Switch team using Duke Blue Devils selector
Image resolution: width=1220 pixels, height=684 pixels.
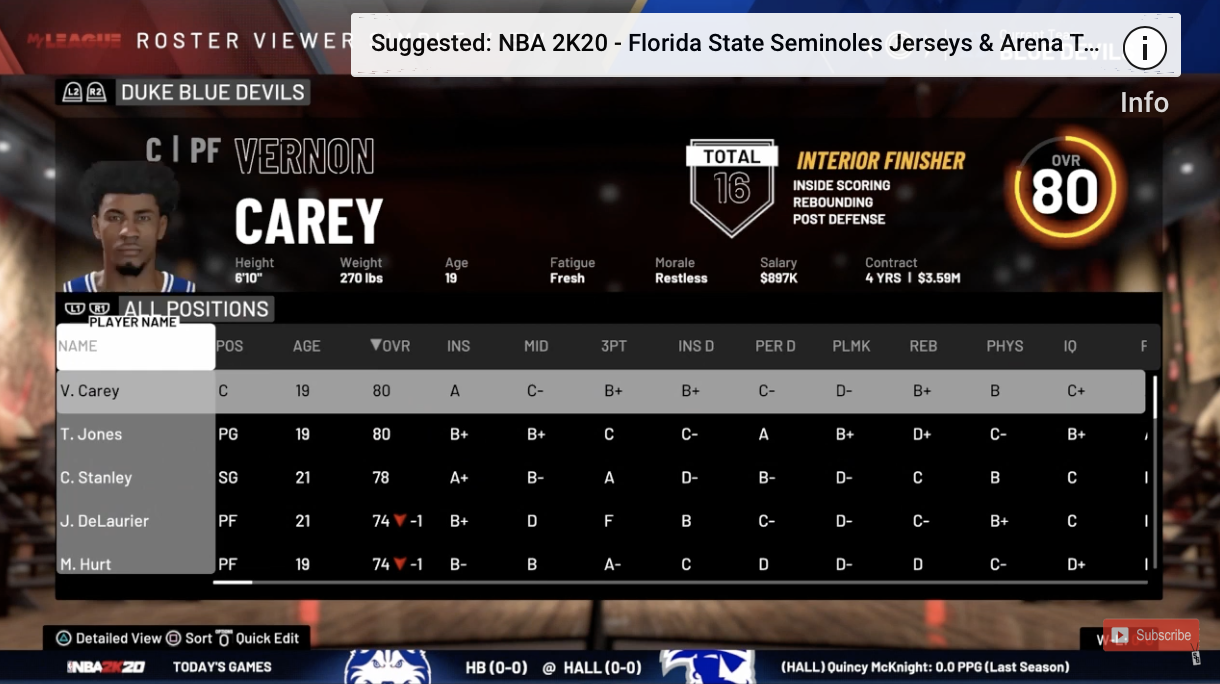[212, 93]
